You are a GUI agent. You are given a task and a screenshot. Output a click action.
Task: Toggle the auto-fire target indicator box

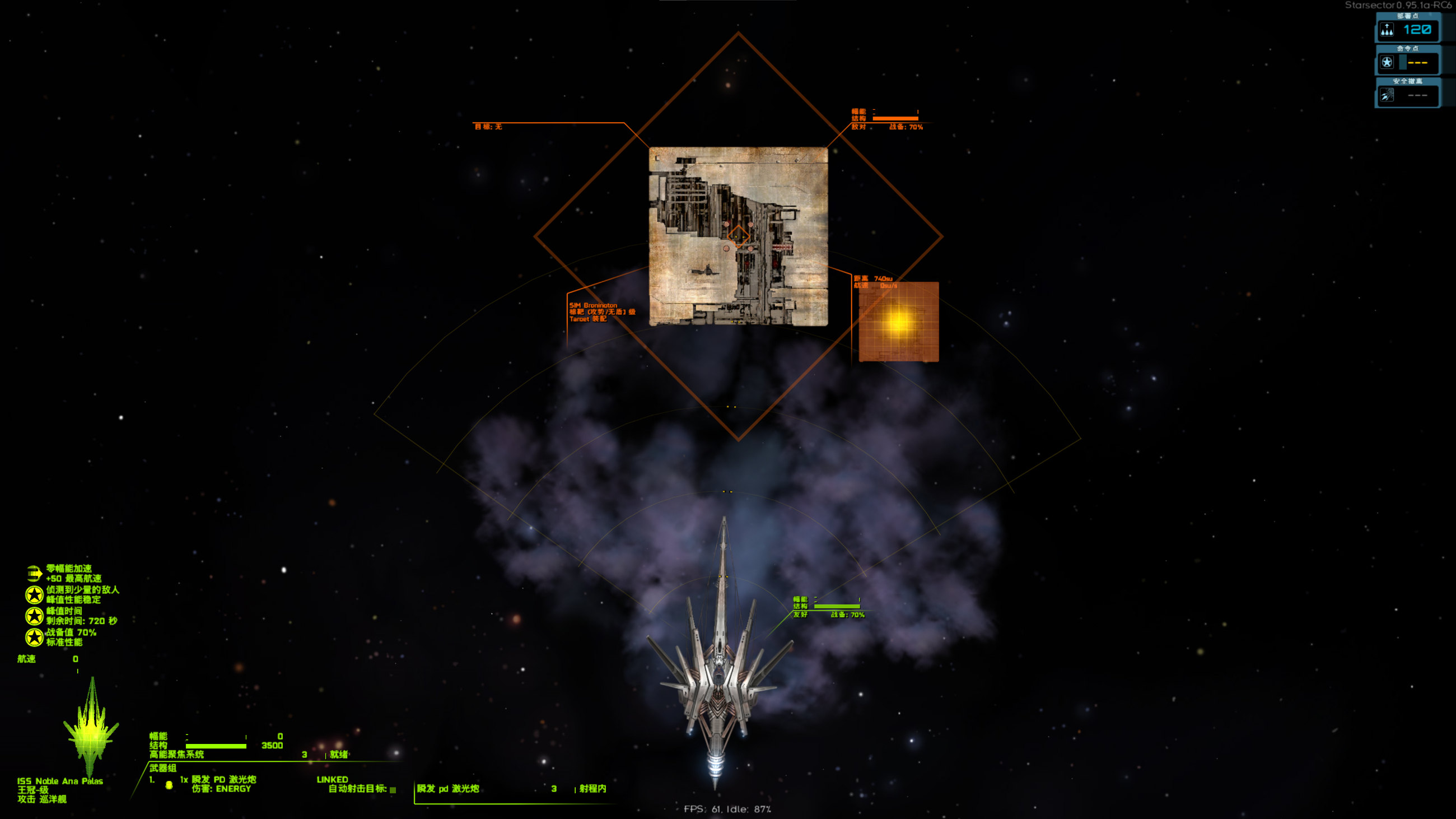point(393,790)
